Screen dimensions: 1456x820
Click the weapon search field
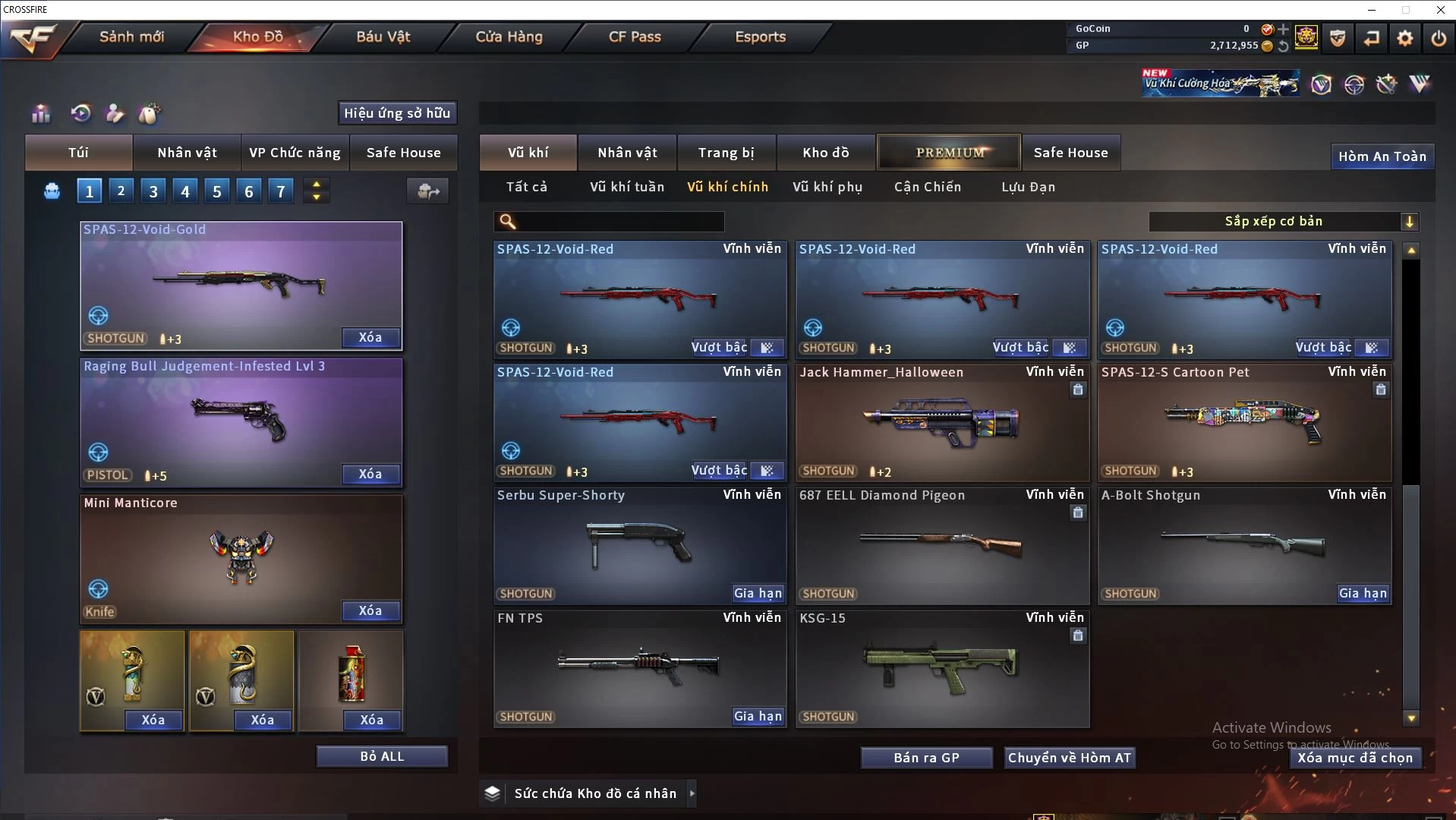click(x=619, y=222)
